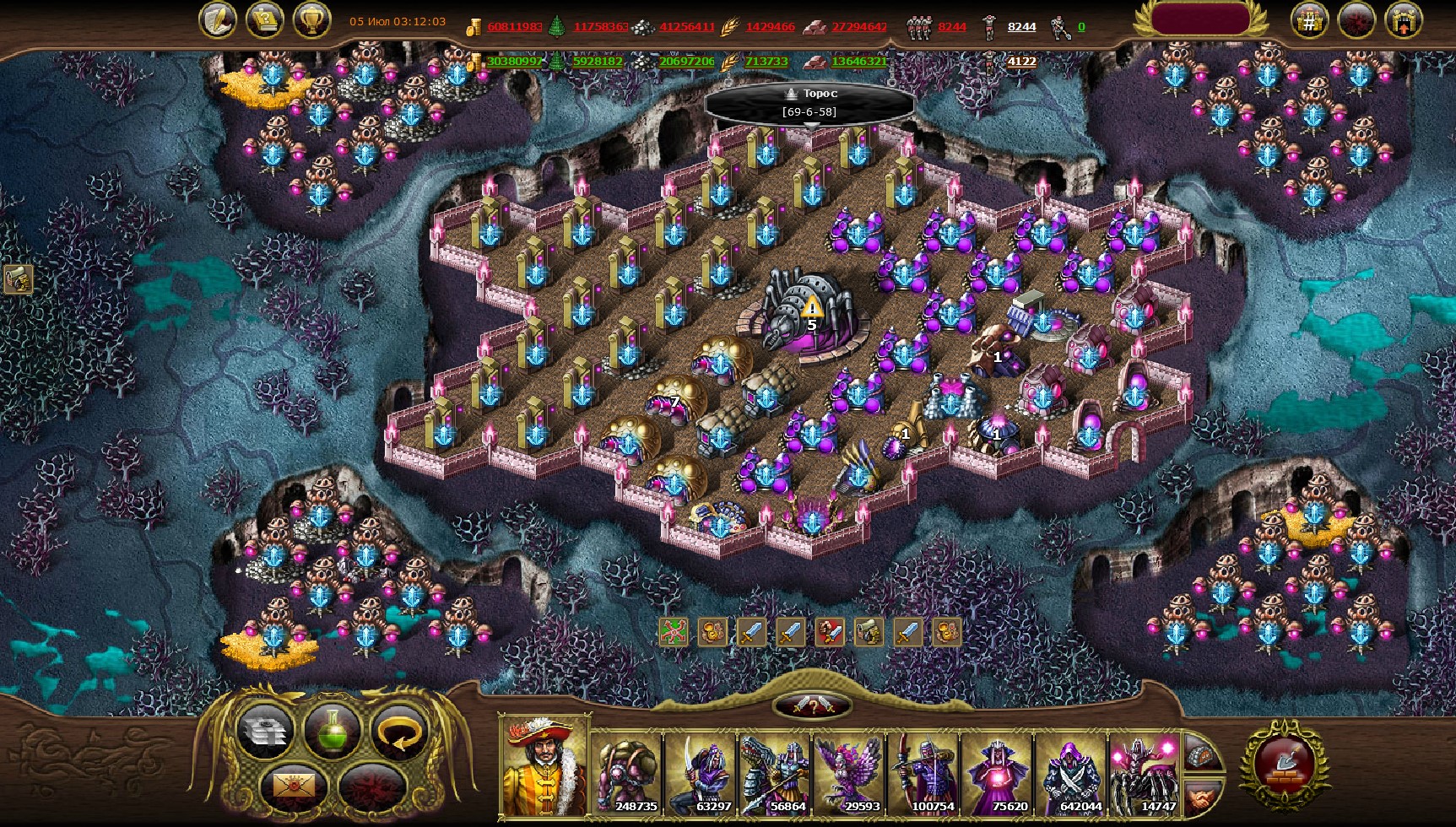Click the red fist with sword icon
1456x827 pixels.
coord(830,631)
